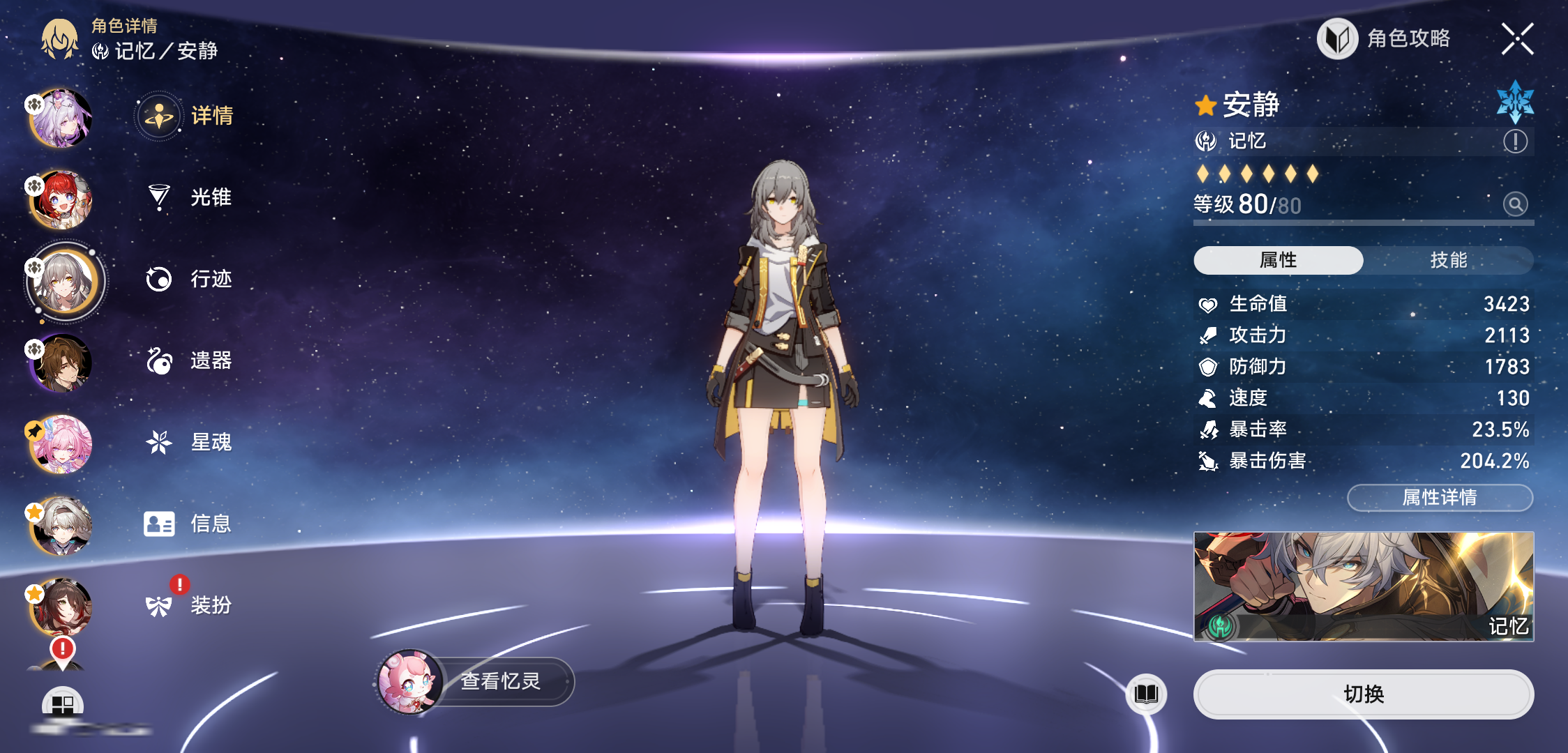Select the red-haired character portrait
1568x753 pixels.
coord(61,200)
